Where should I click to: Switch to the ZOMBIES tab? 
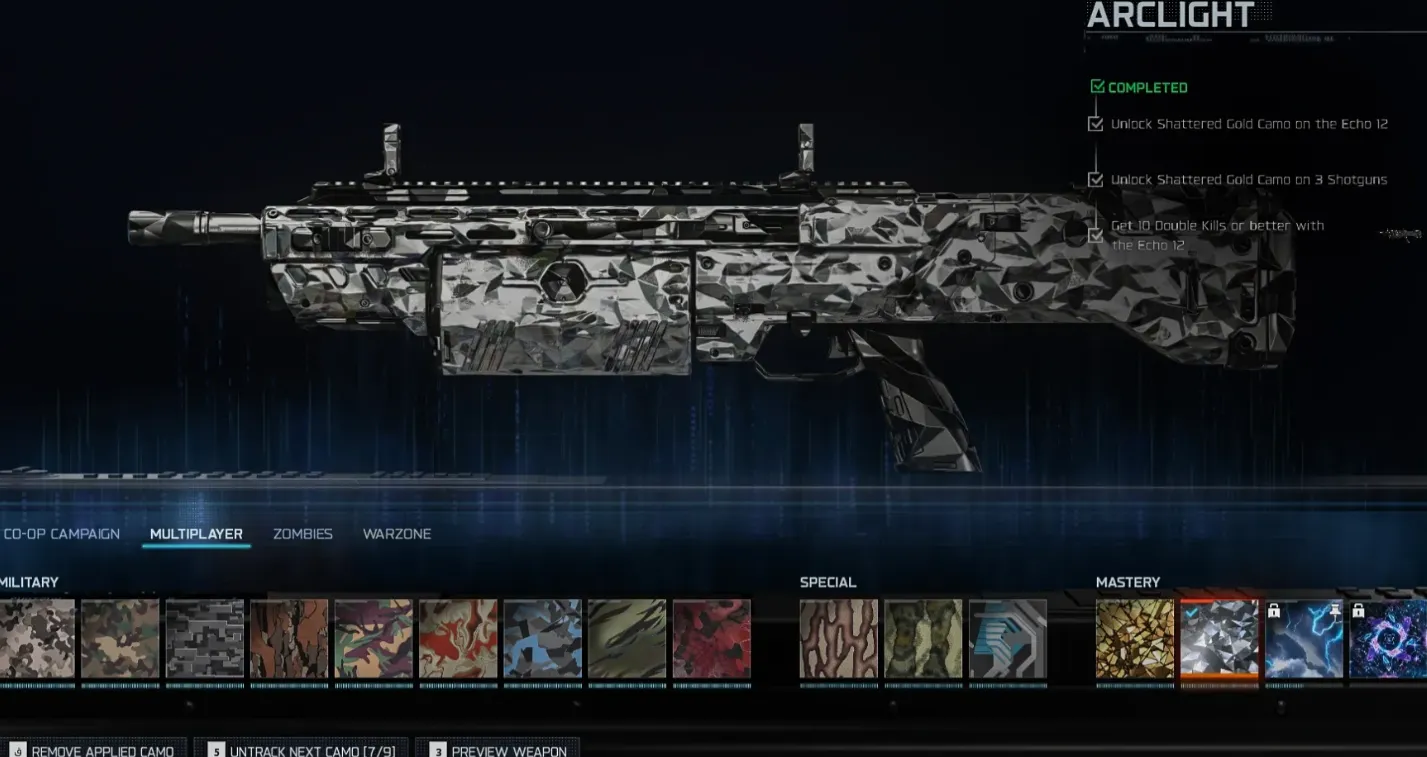coord(302,534)
